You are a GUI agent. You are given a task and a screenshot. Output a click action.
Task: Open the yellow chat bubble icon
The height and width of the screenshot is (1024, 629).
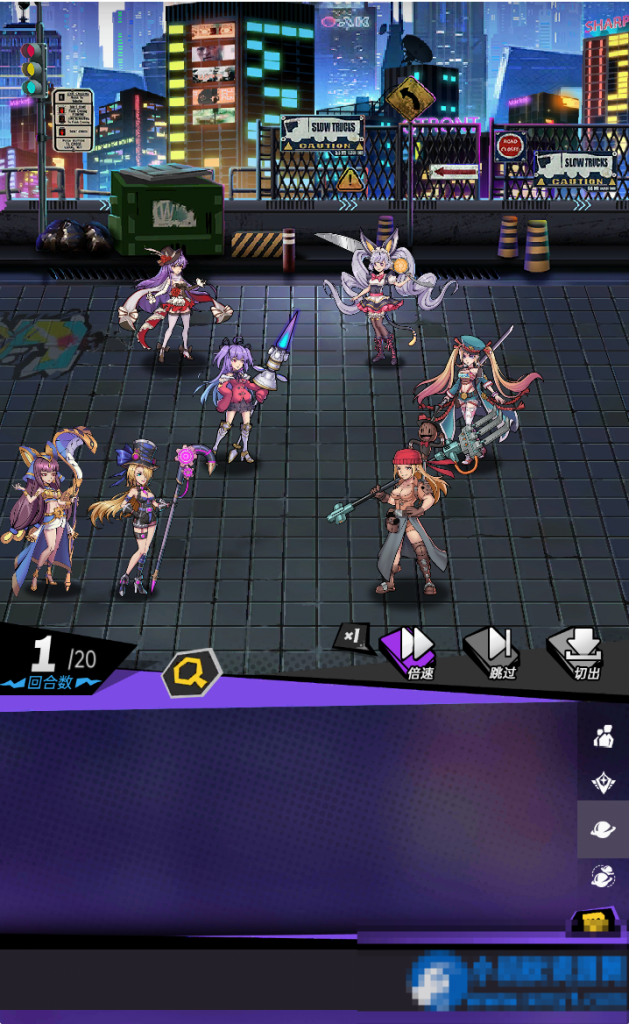(x=594, y=922)
